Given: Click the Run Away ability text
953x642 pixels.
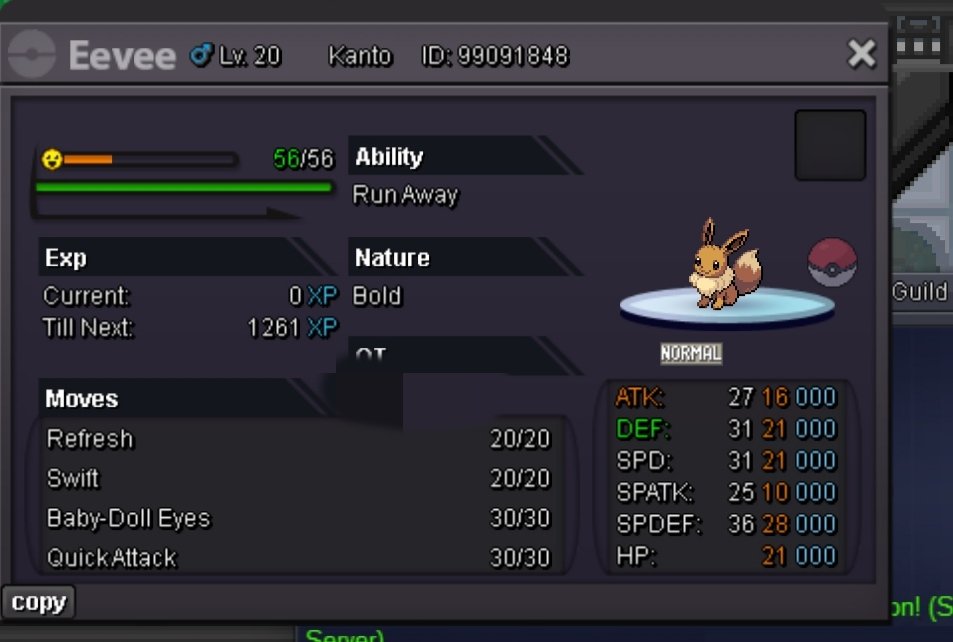Looking at the screenshot, I should coord(405,195).
